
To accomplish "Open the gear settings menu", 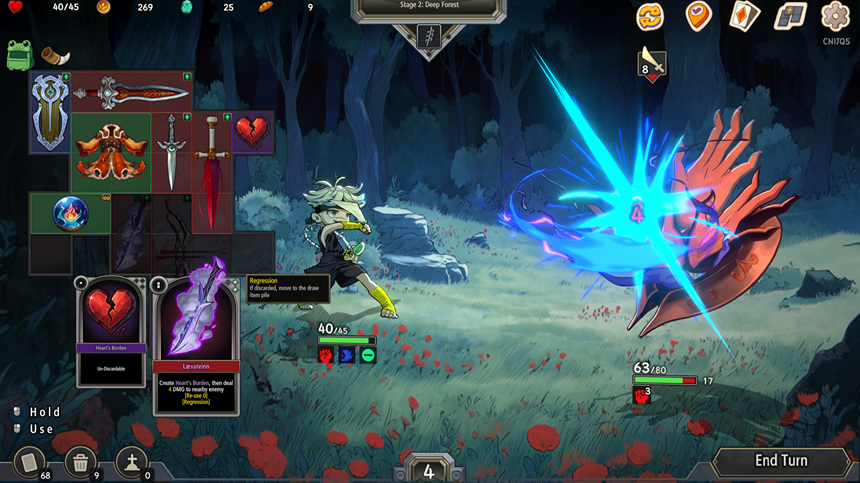I will click(835, 15).
